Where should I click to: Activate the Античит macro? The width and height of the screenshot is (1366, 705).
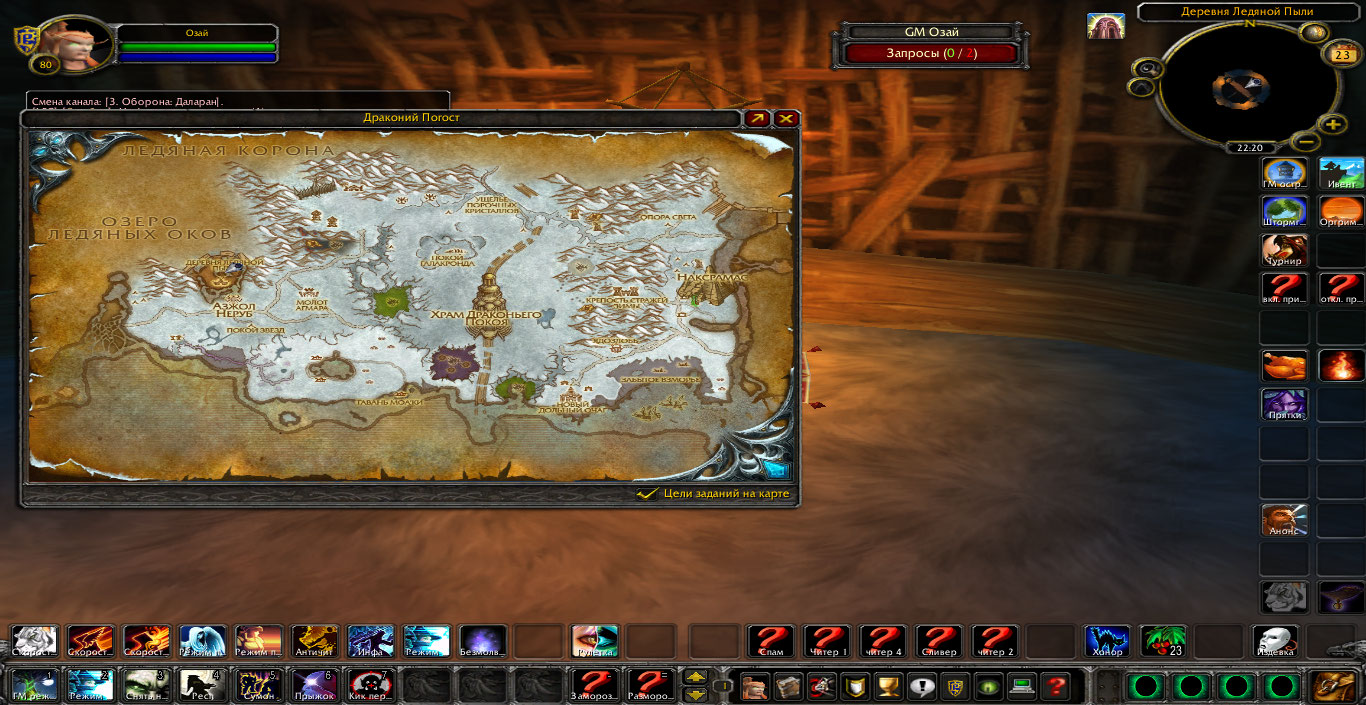314,642
